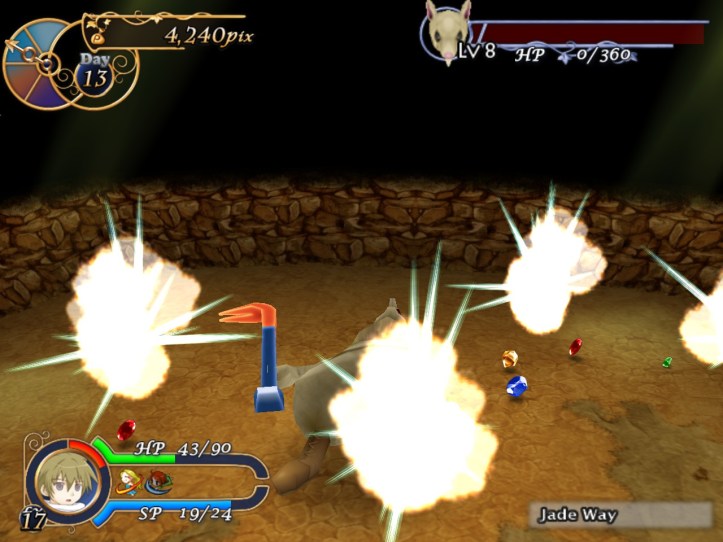Click the Day 13 badge

pos(95,75)
